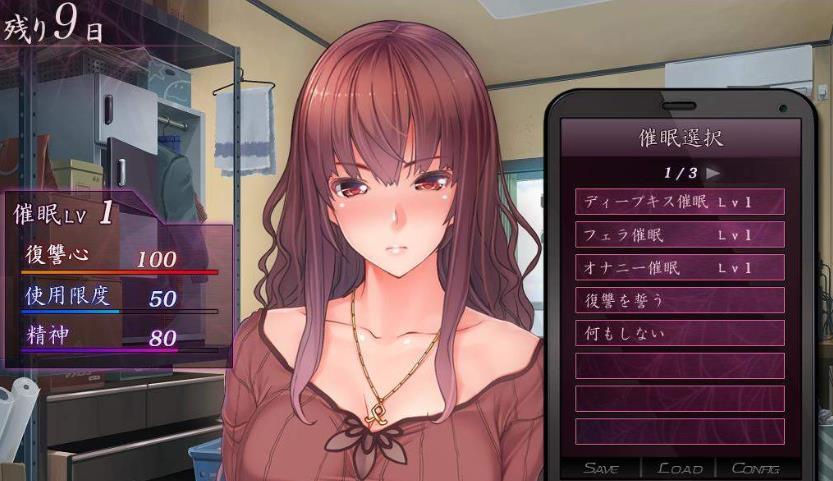Choose the フェラ催眠 Lv1 entry
The width and height of the screenshot is (833, 481).
click(x=679, y=235)
